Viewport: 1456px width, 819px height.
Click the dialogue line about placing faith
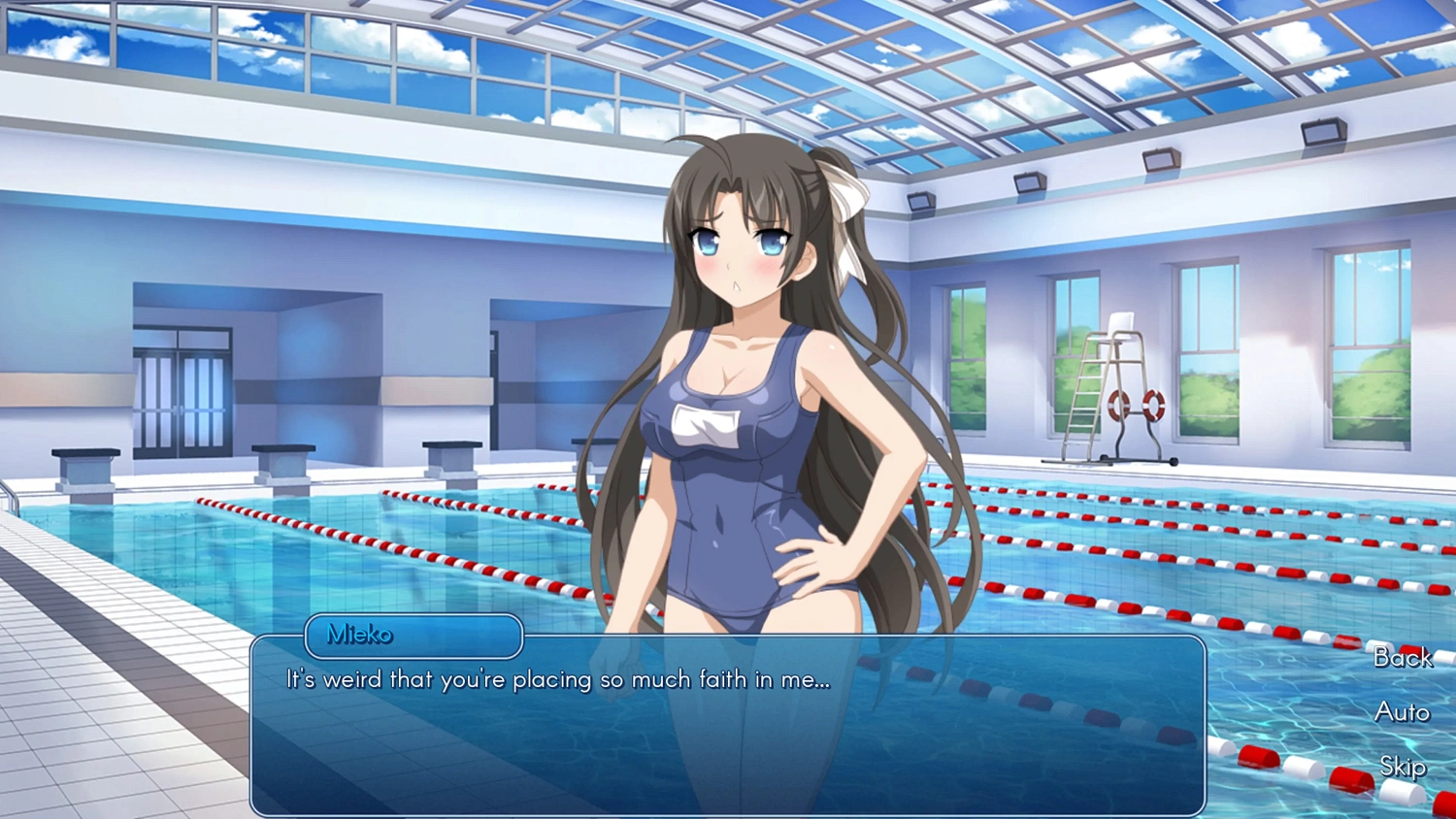pyautogui.click(x=556, y=680)
